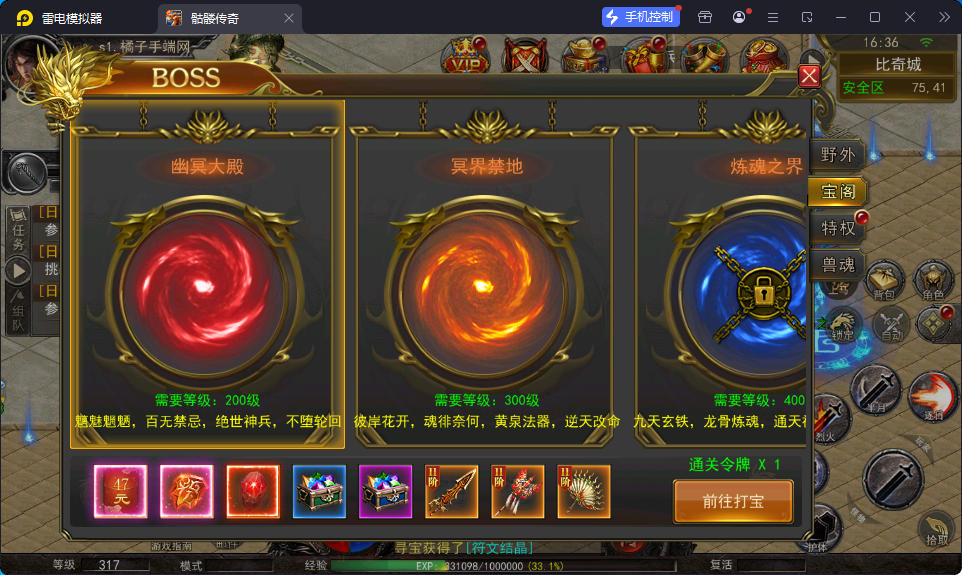Inspect the tier-11 feather fan reward
This screenshot has height=575, width=962.
583,491
